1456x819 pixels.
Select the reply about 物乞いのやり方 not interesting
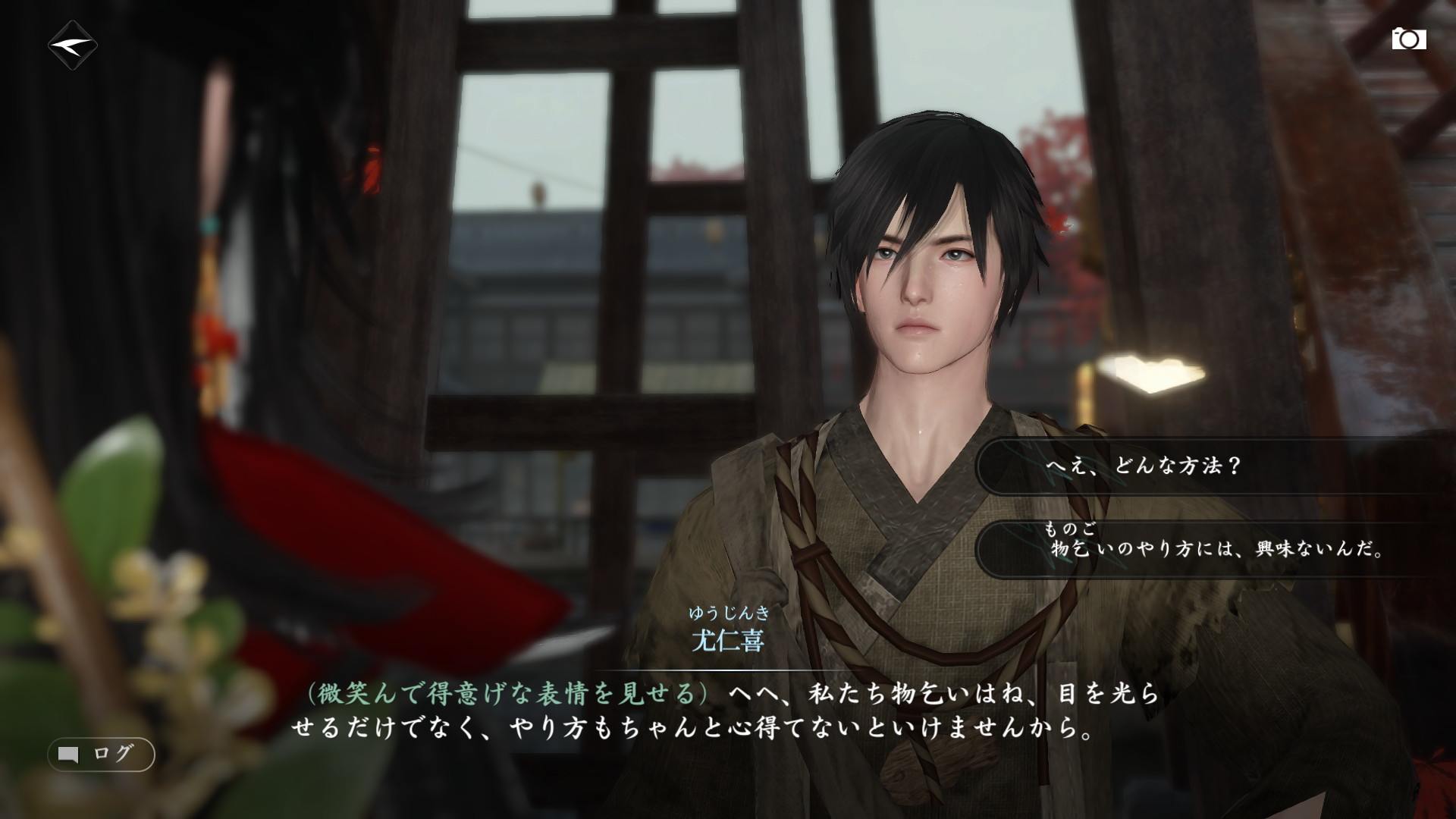click(1213, 548)
